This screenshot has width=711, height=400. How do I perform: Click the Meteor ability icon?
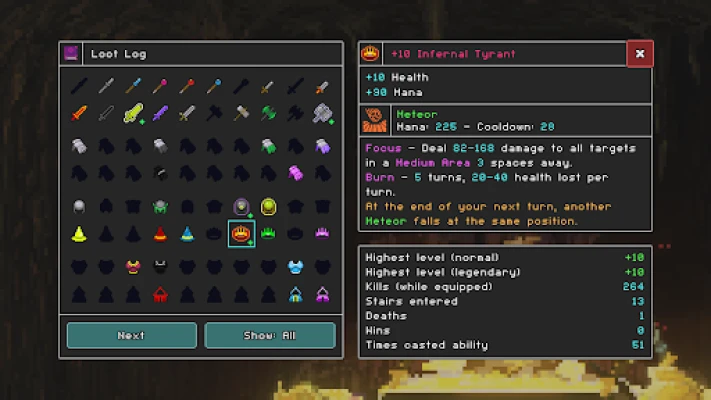(x=376, y=119)
